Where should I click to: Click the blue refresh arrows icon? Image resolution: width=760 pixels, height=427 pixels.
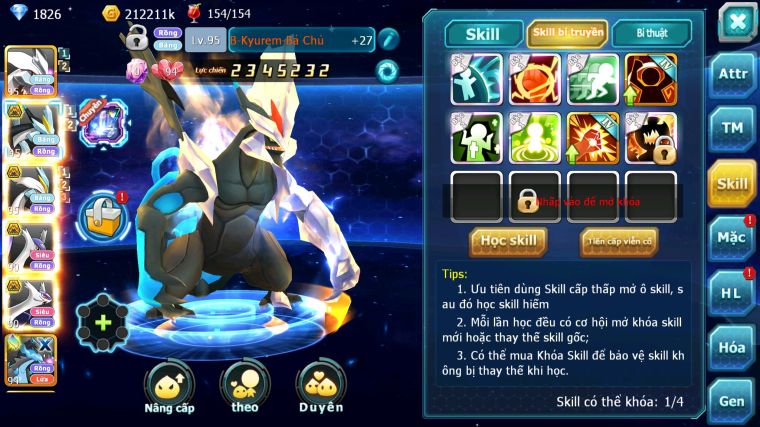(x=387, y=70)
